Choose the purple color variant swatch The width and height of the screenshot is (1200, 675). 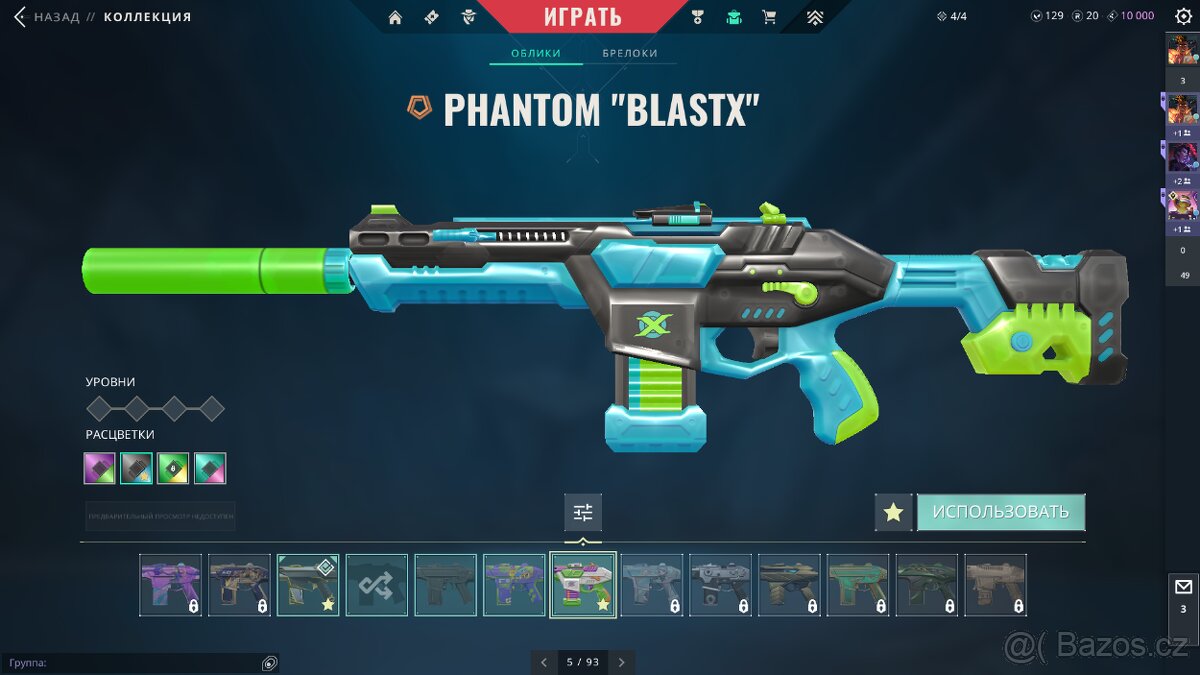(x=100, y=468)
